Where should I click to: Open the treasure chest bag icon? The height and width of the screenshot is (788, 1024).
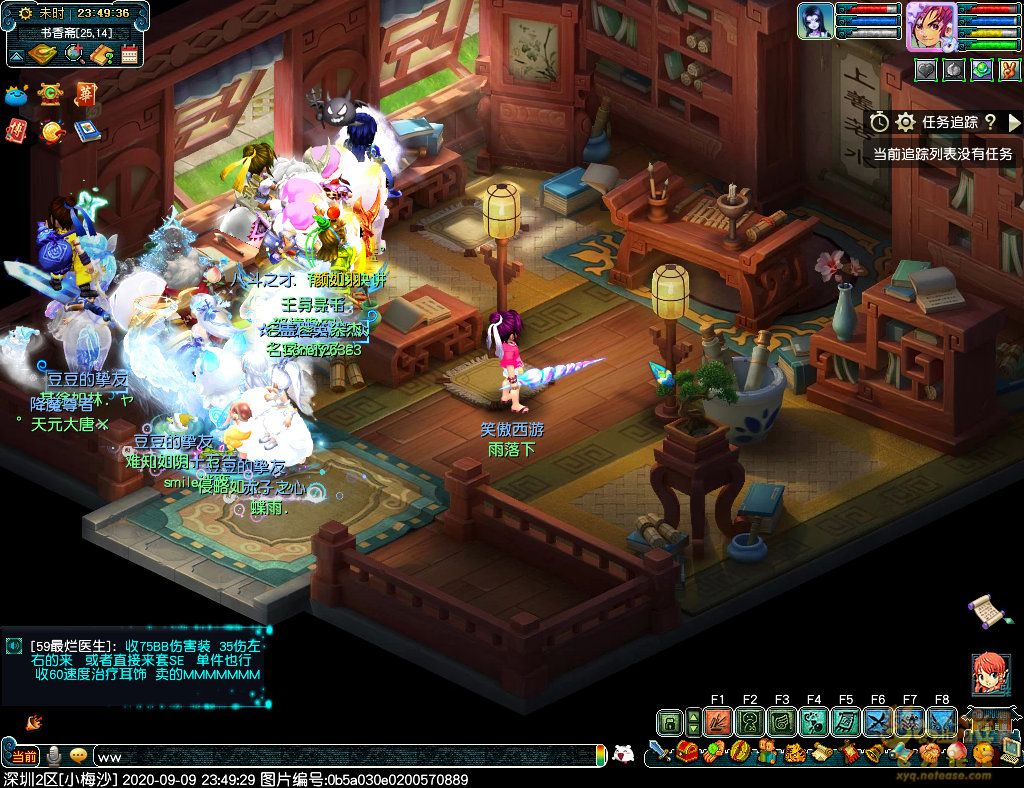click(x=686, y=751)
